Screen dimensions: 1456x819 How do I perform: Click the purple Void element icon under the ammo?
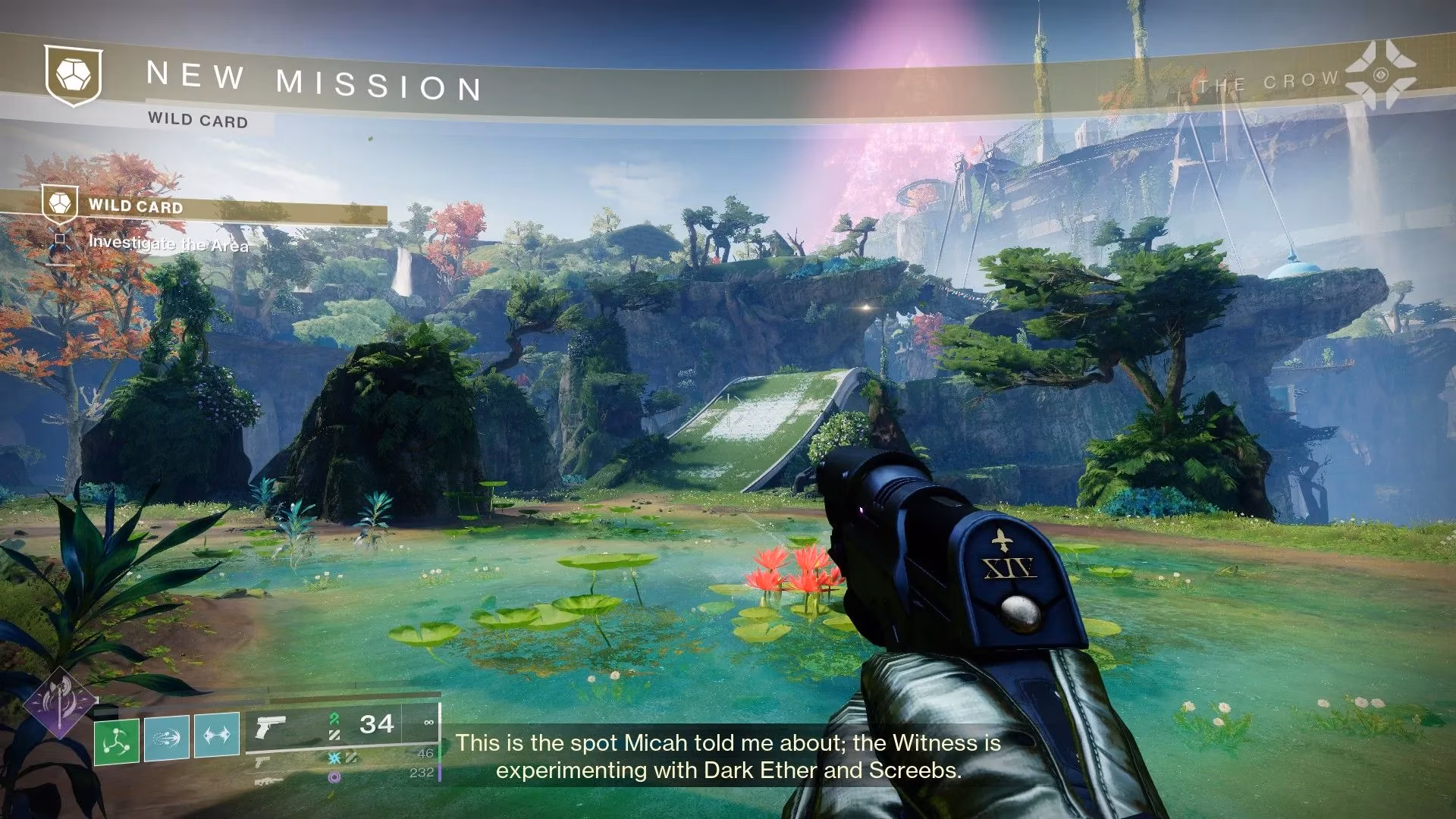(335, 778)
